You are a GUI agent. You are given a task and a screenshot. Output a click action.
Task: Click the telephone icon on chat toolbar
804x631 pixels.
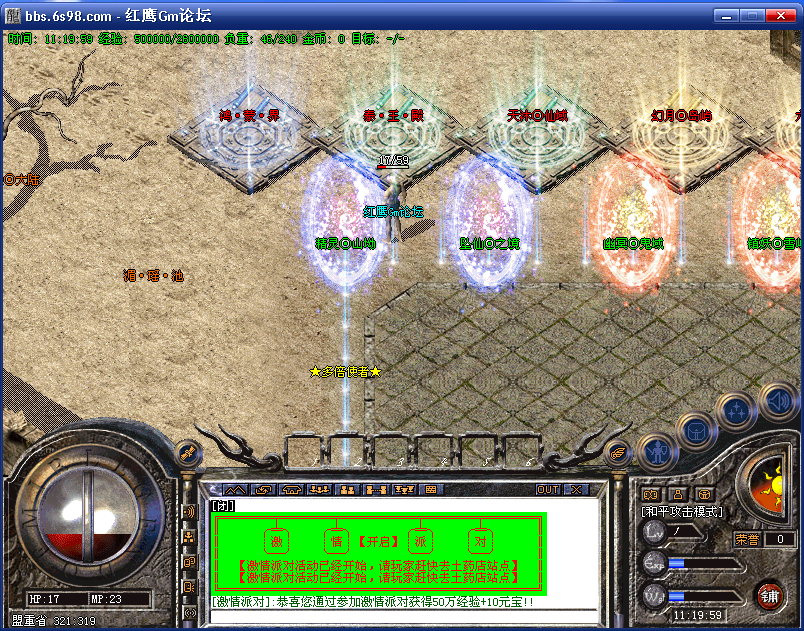point(292,490)
